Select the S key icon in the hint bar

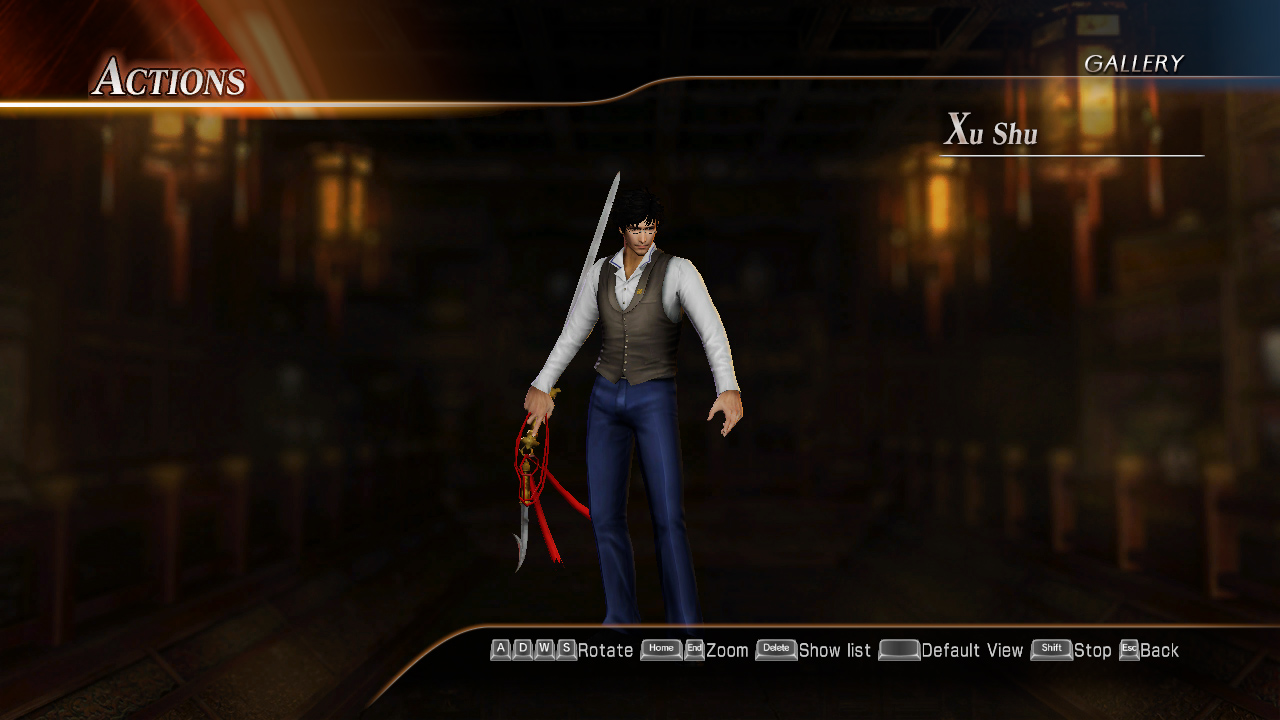coord(566,649)
